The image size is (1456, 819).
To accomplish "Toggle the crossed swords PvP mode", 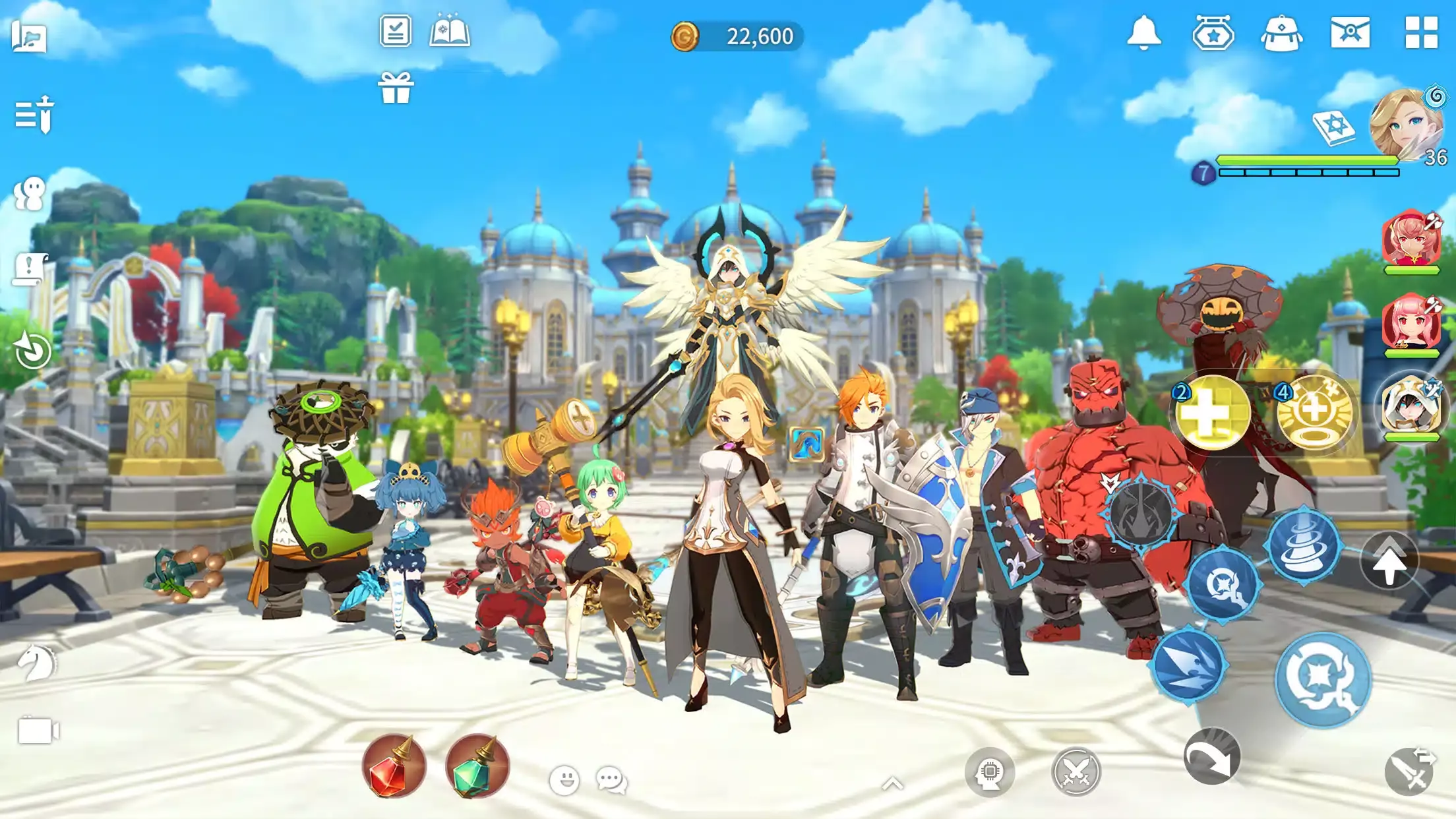I will pos(1076,772).
